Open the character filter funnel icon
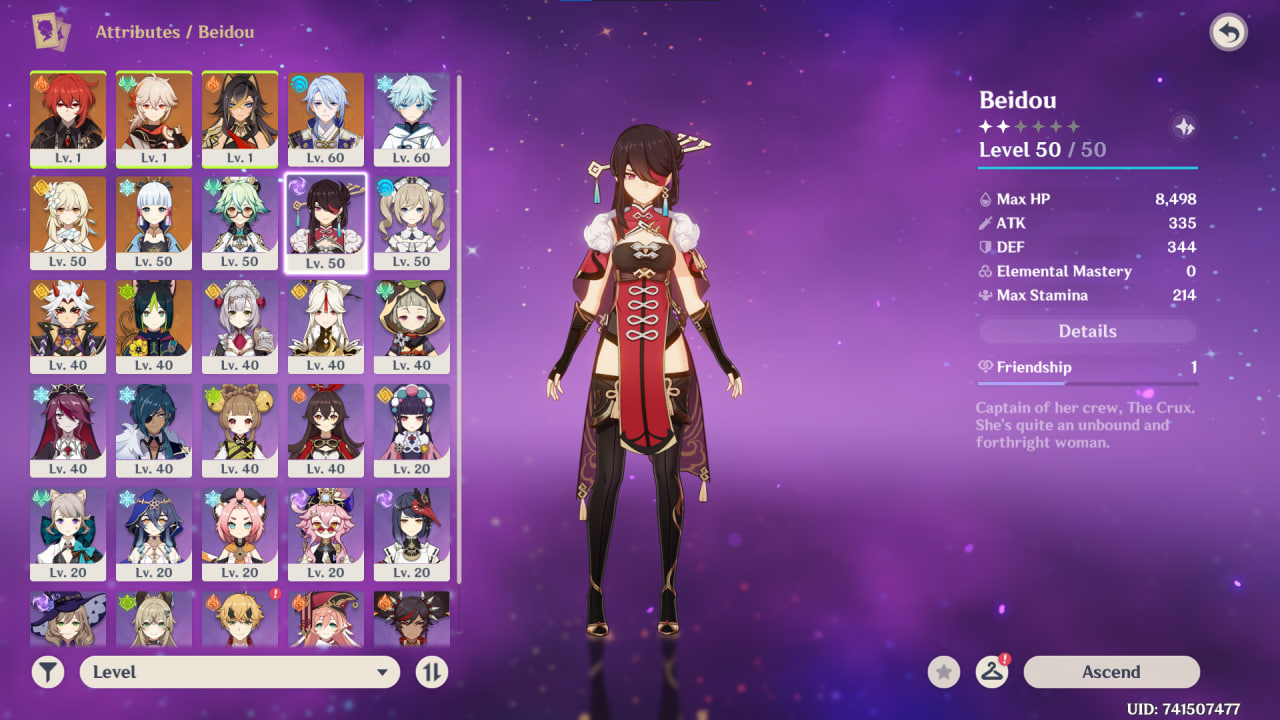Screen dimensions: 1280x720 [48, 672]
